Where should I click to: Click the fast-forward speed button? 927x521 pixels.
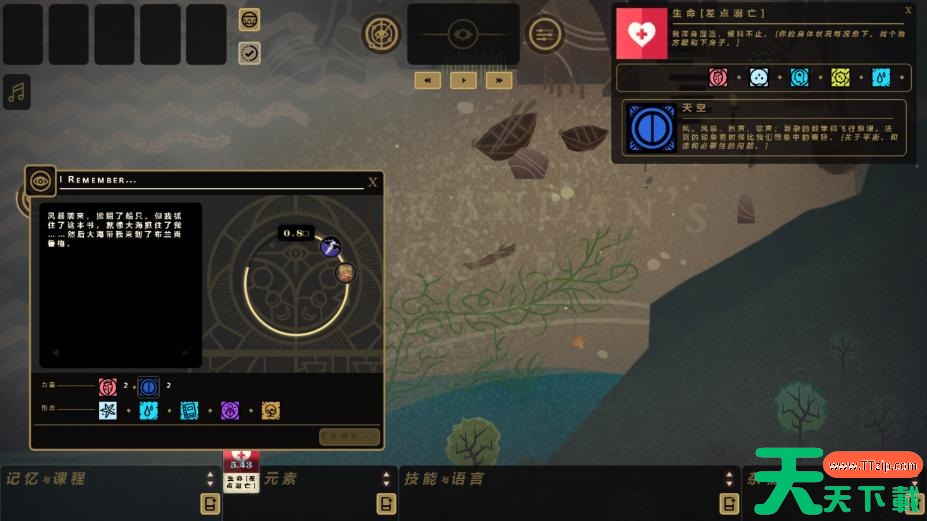(x=498, y=80)
